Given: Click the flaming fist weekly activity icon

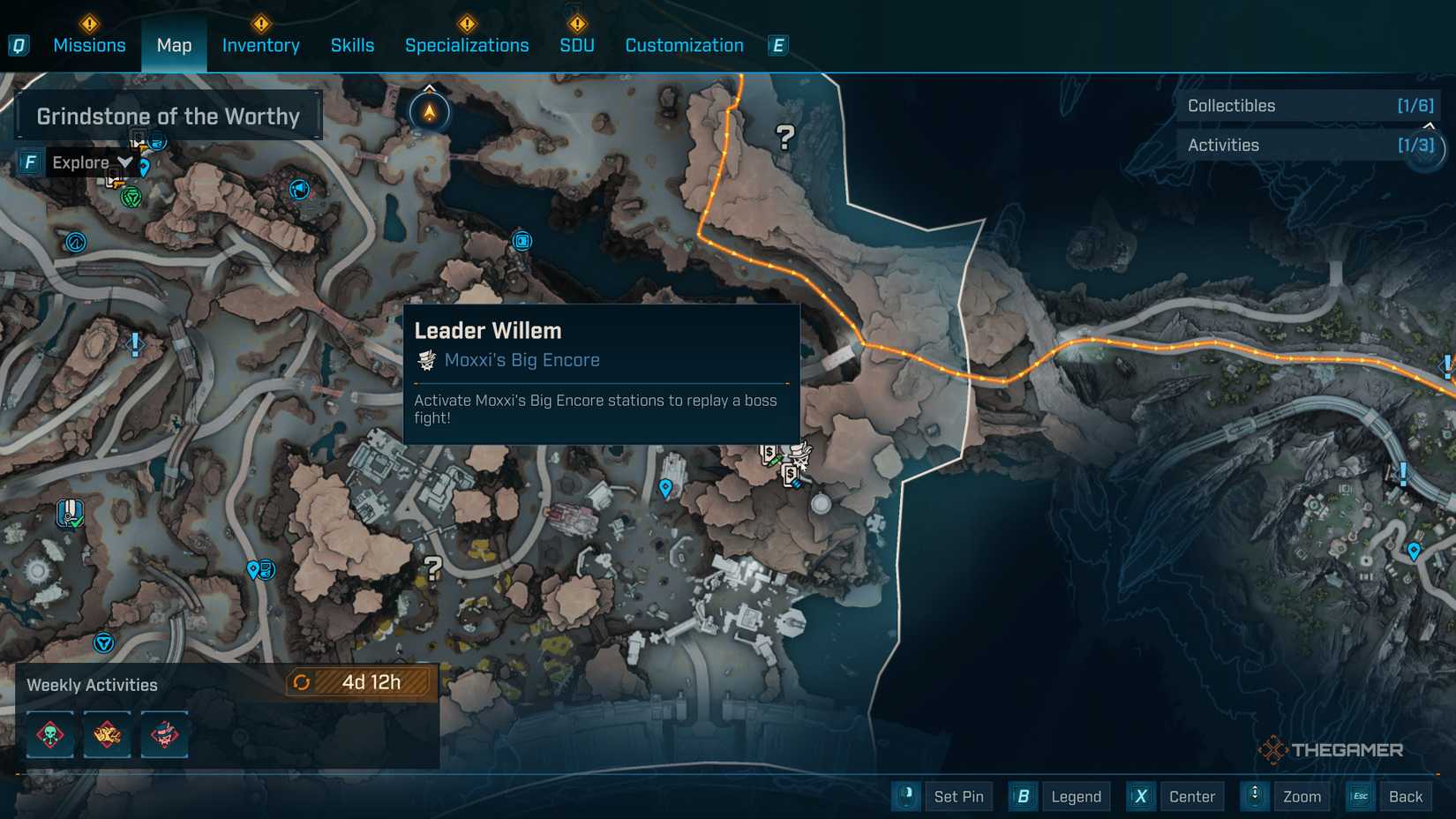Looking at the screenshot, I should (x=107, y=734).
